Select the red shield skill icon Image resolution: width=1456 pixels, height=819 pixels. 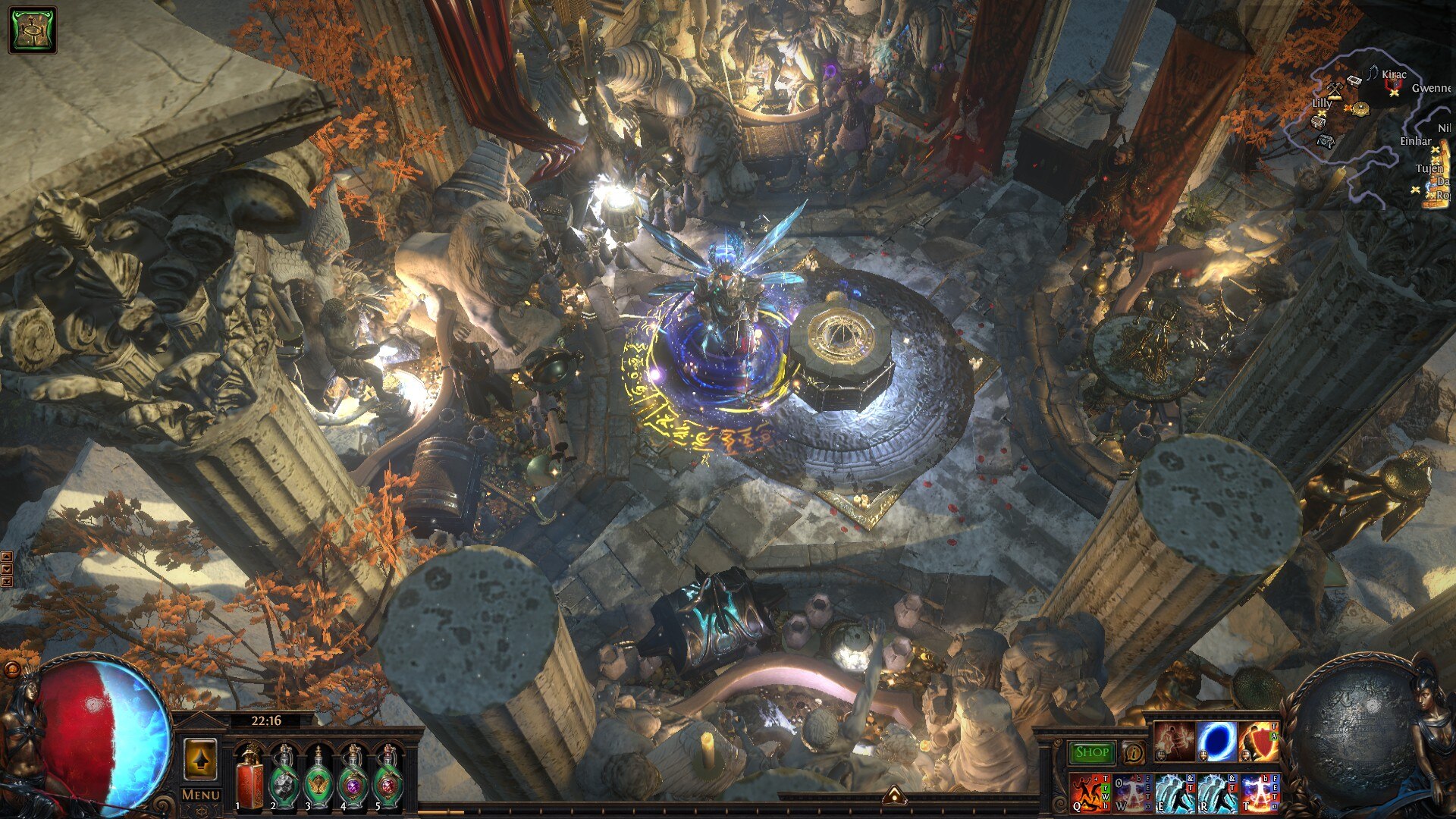[x=1259, y=741]
